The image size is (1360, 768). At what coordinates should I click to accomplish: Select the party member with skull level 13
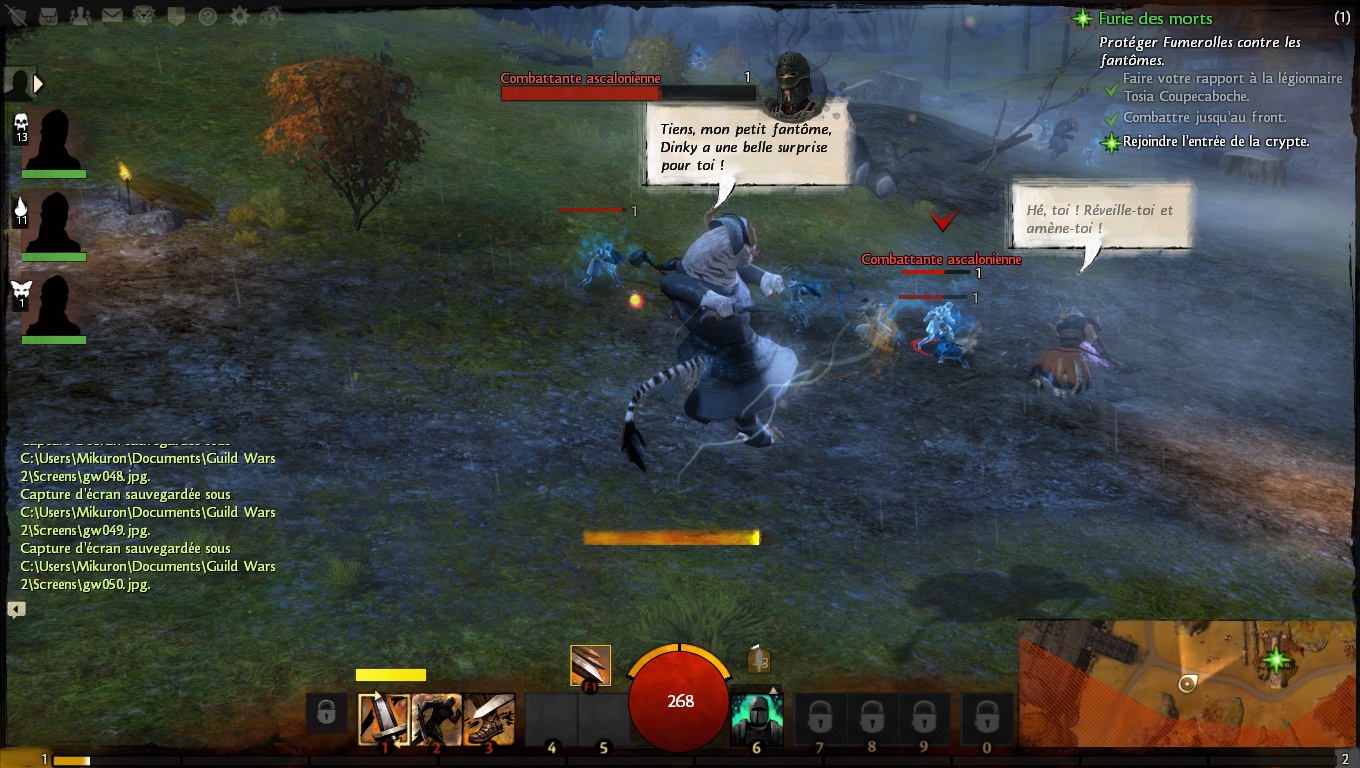point(54,141)
